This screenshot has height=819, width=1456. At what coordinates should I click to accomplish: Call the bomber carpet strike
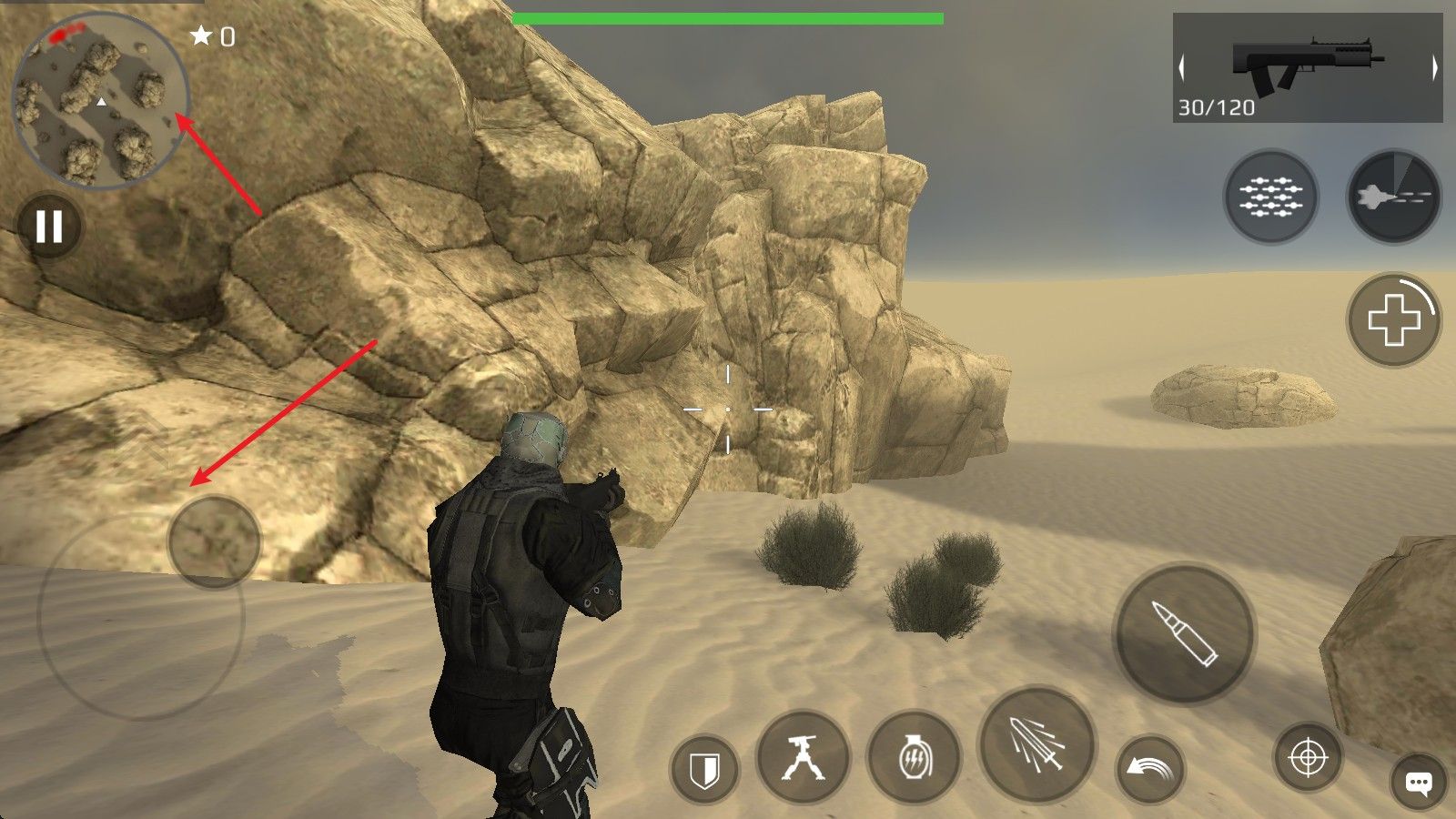1270,197
